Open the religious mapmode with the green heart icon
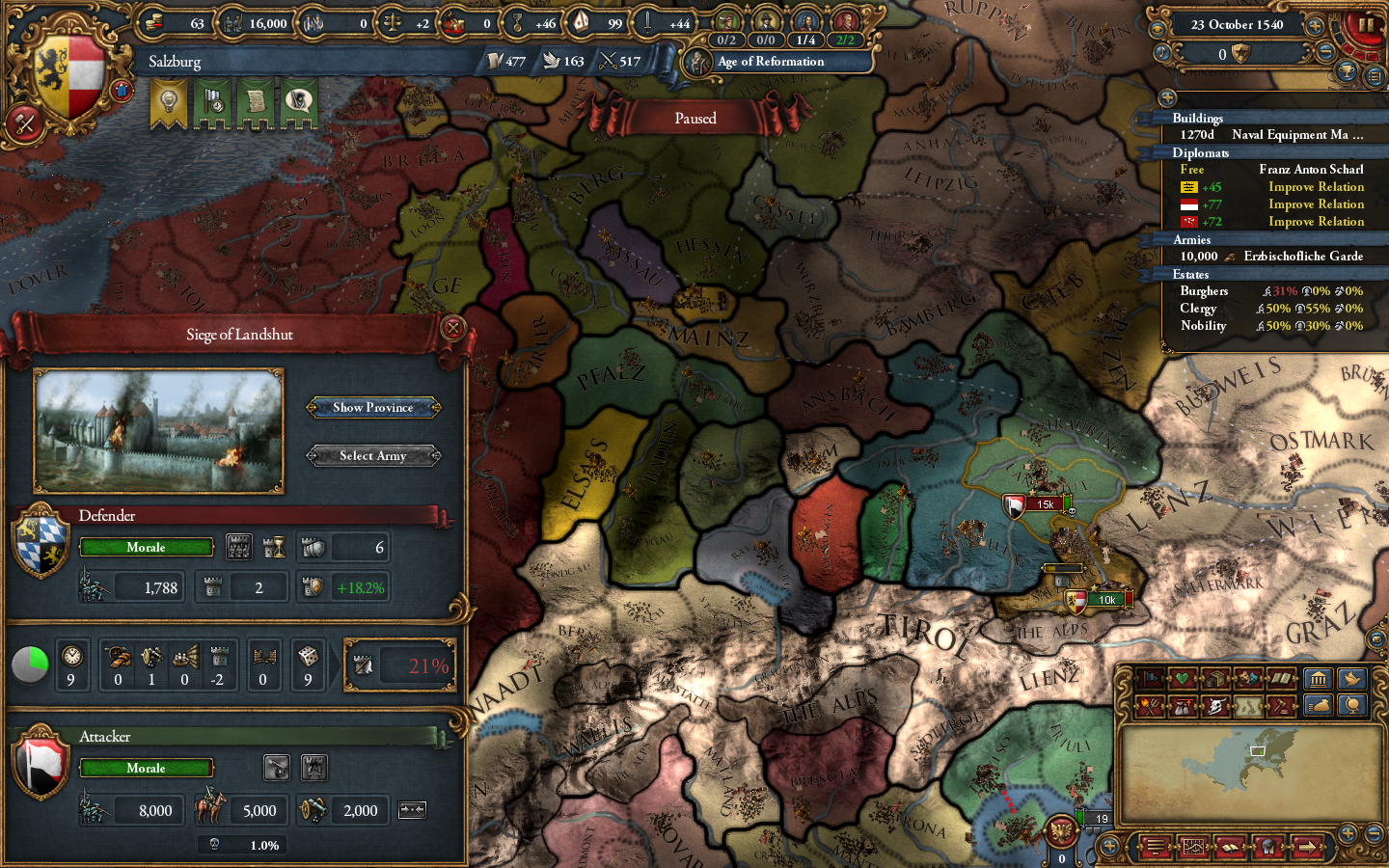 (x=1183, y=678)
